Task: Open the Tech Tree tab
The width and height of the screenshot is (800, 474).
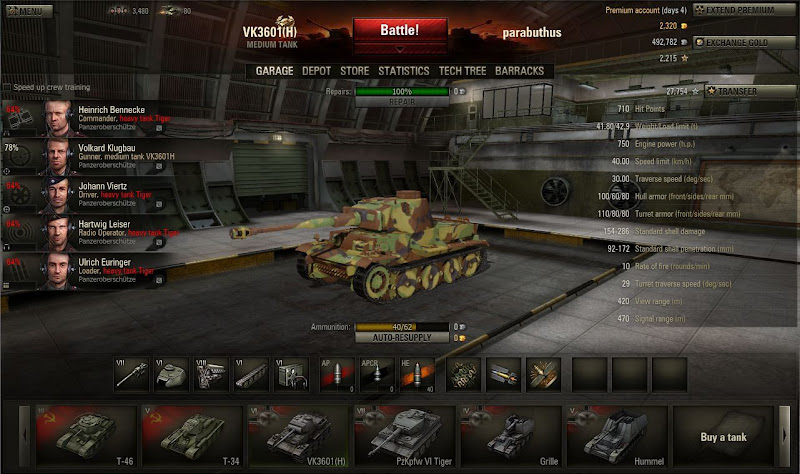Action: (x=463, y=71)
